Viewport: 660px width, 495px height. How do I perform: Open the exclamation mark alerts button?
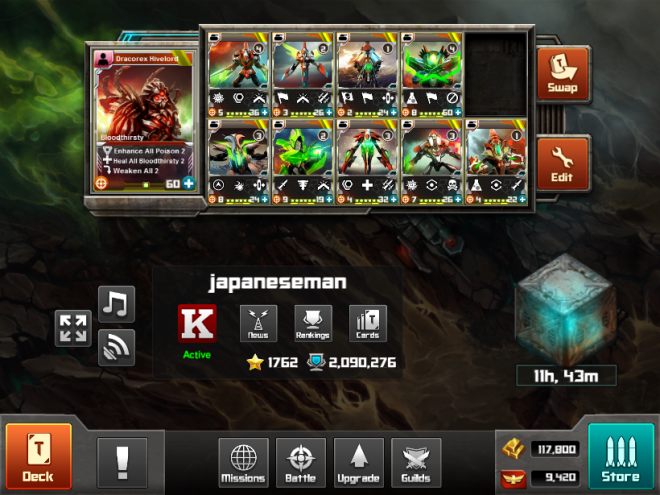point(123,462)
